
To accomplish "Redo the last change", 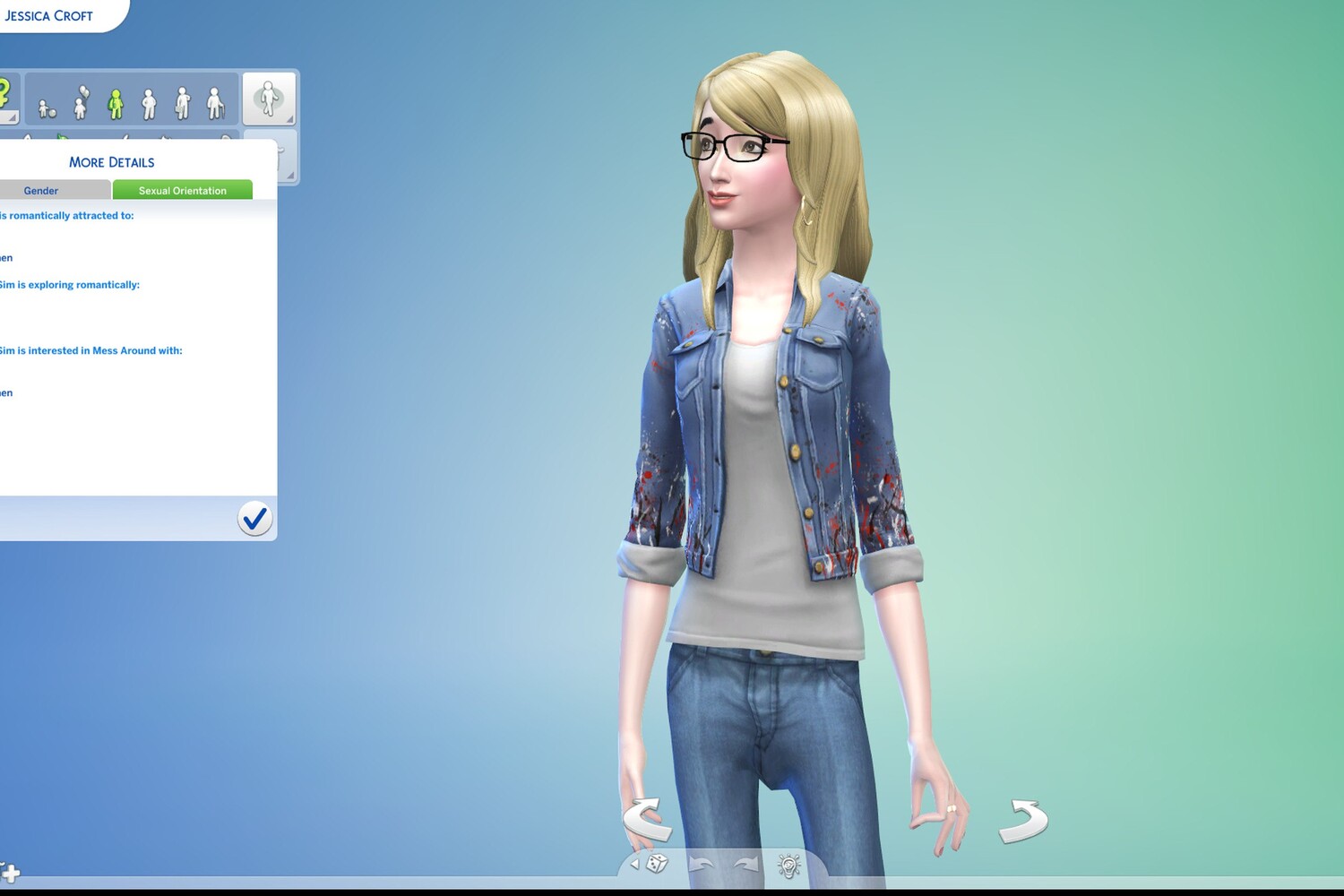I will (745, 865).
